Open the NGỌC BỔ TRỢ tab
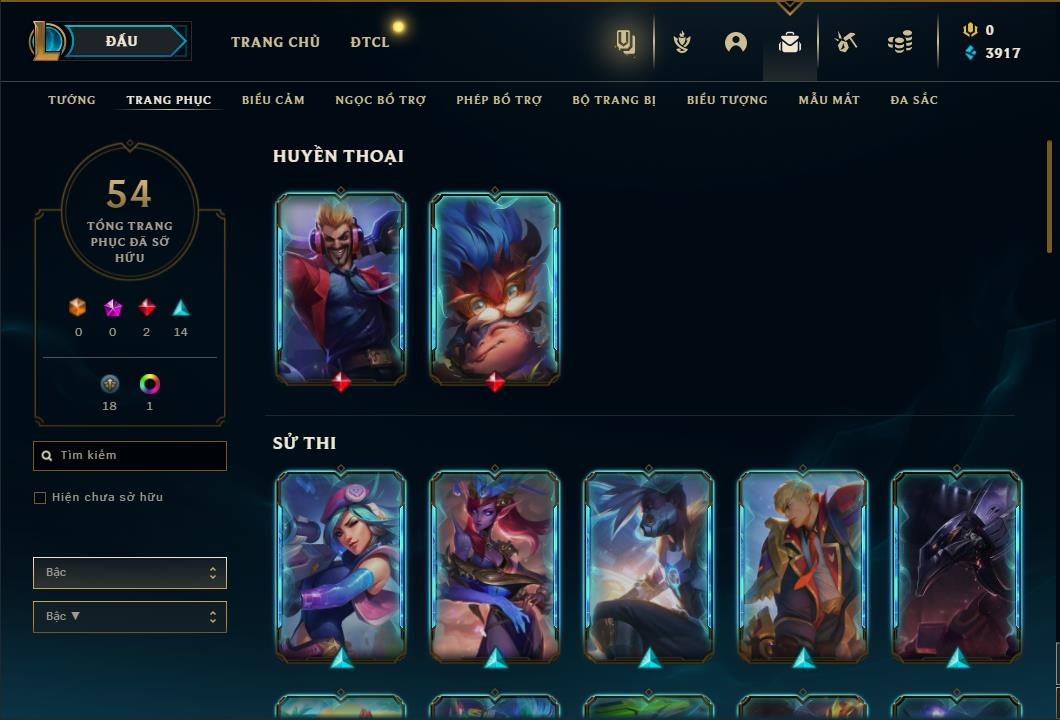 380,100
